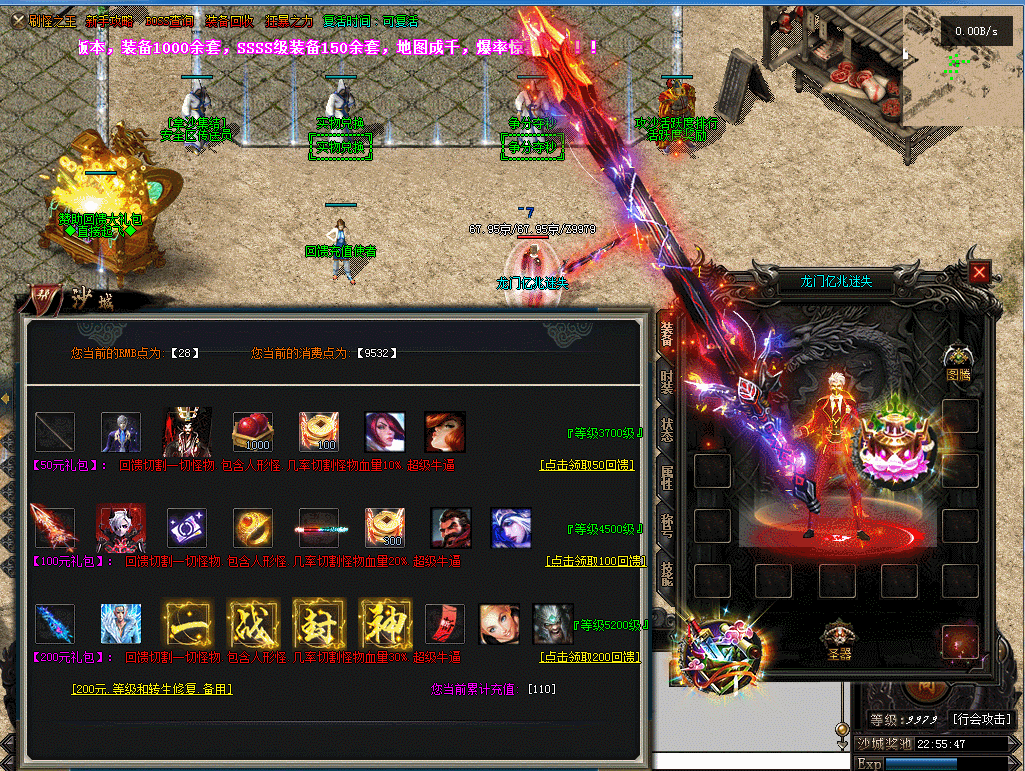
Task: Claim the 点击领取100回馈 reward
Action: 595,561
